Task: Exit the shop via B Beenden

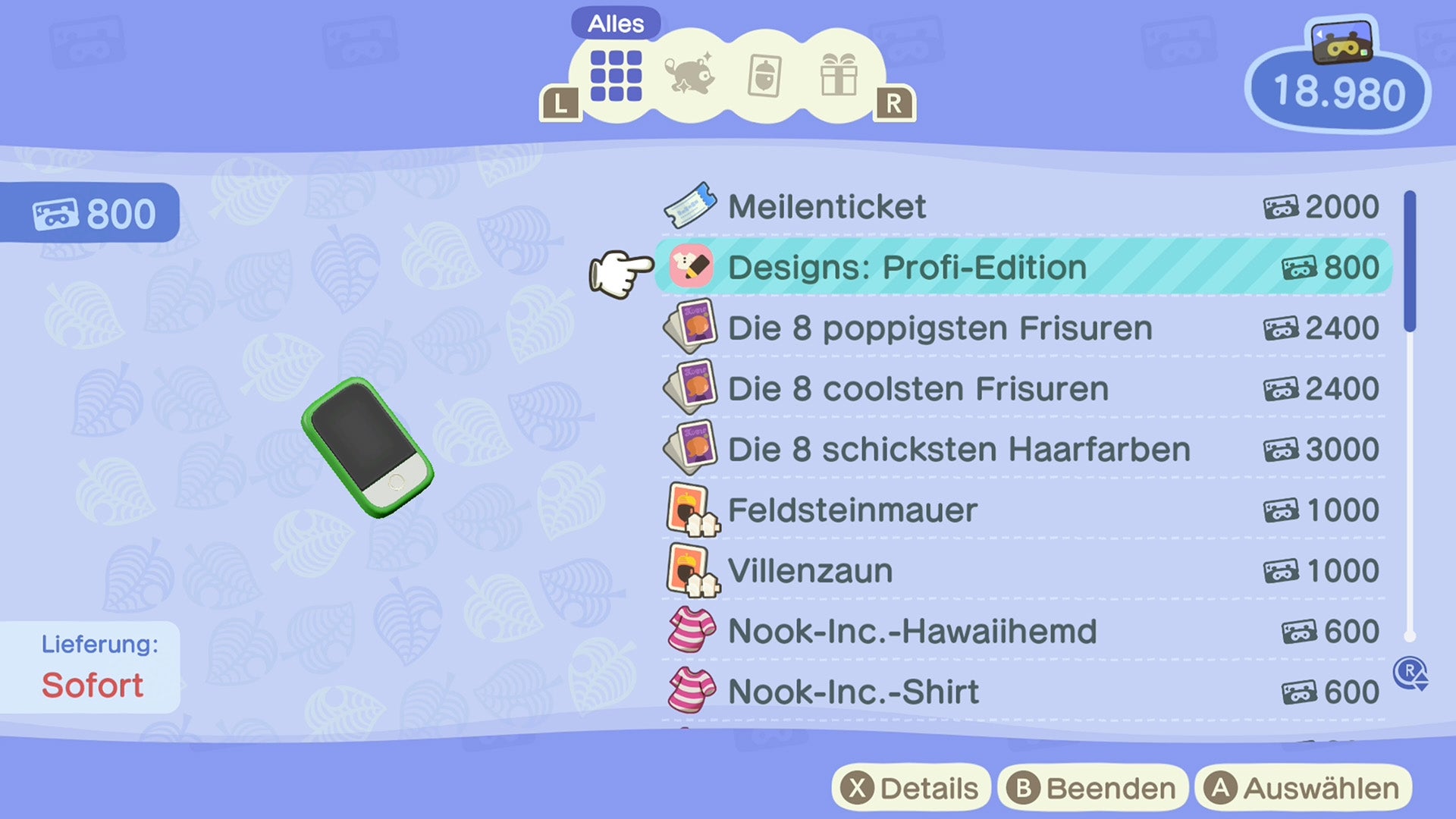Action: (1092, 787)
